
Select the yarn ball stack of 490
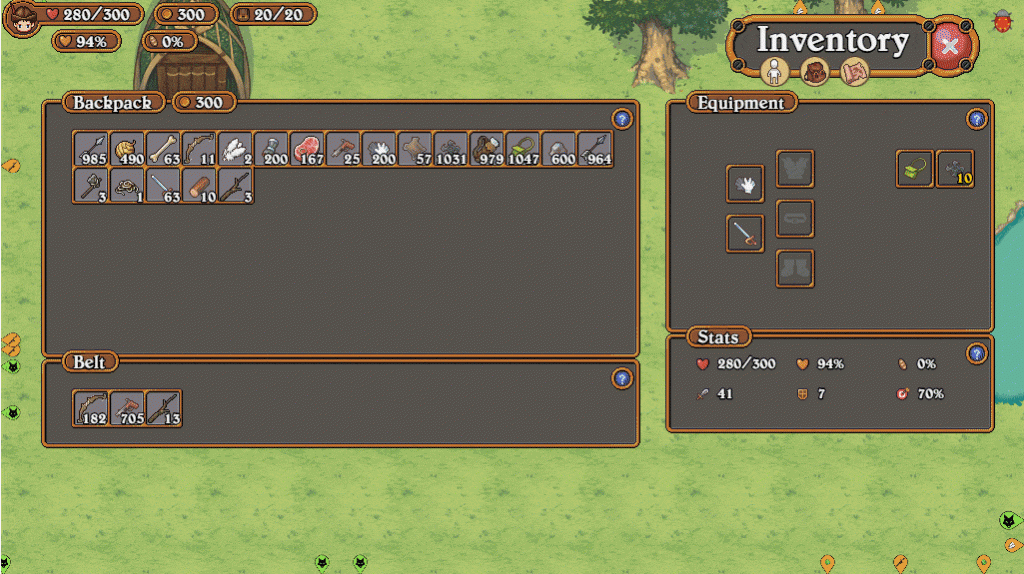click(x=127, y=149)
